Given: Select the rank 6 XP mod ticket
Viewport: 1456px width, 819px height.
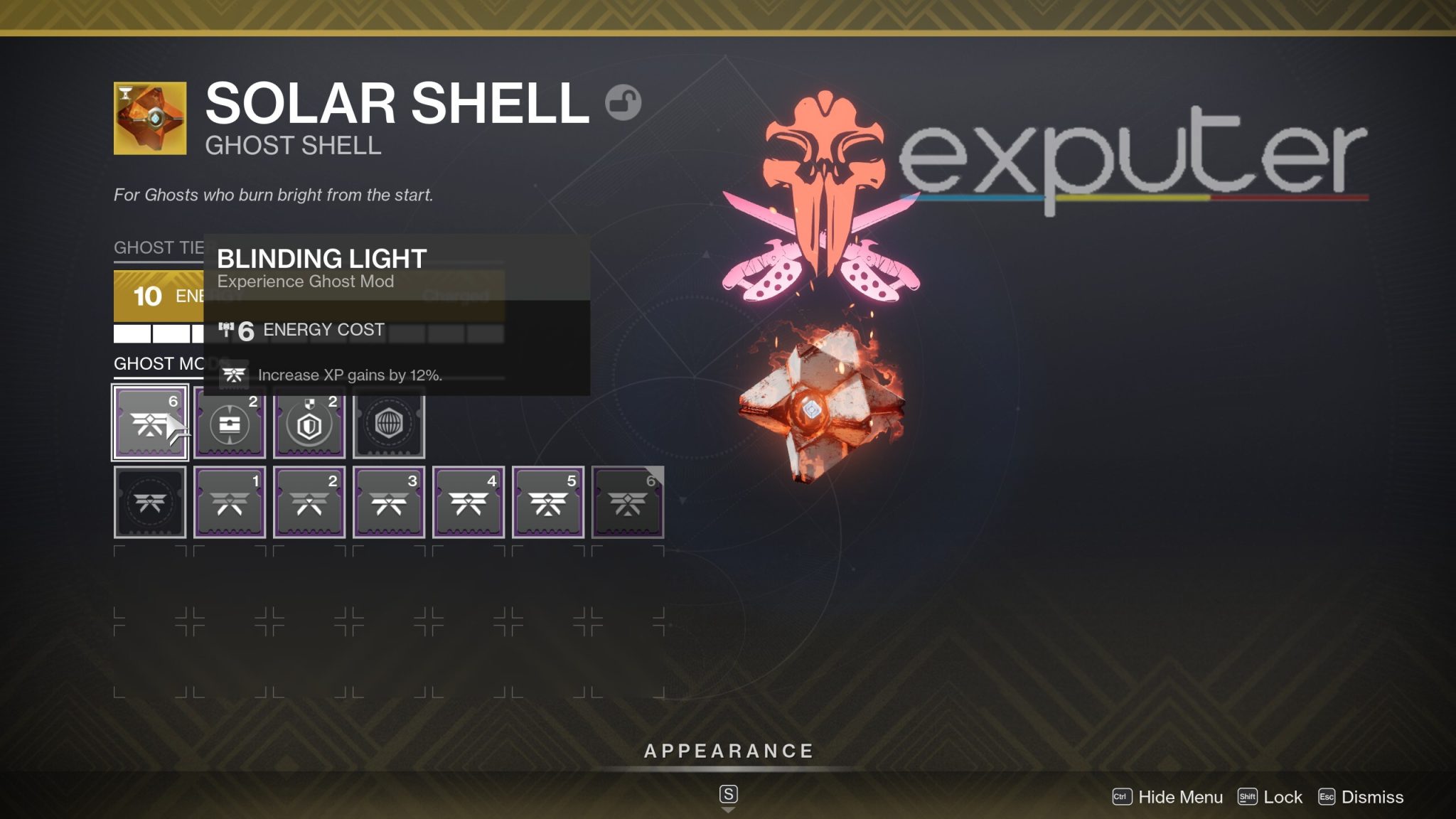Looking at the screenshot, I should click(627, 502).
